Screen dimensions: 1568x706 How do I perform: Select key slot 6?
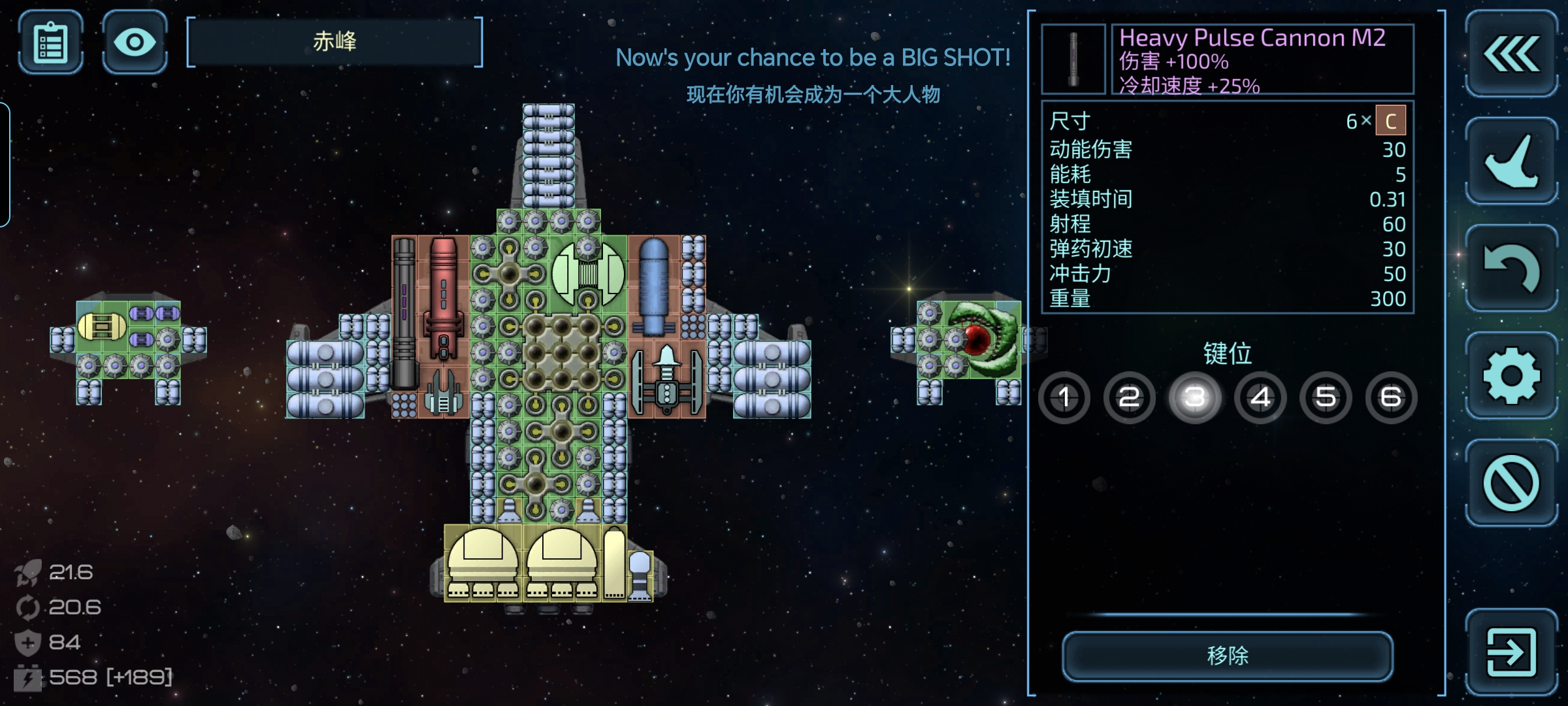pyautogui.click(x=1391, y=397)
